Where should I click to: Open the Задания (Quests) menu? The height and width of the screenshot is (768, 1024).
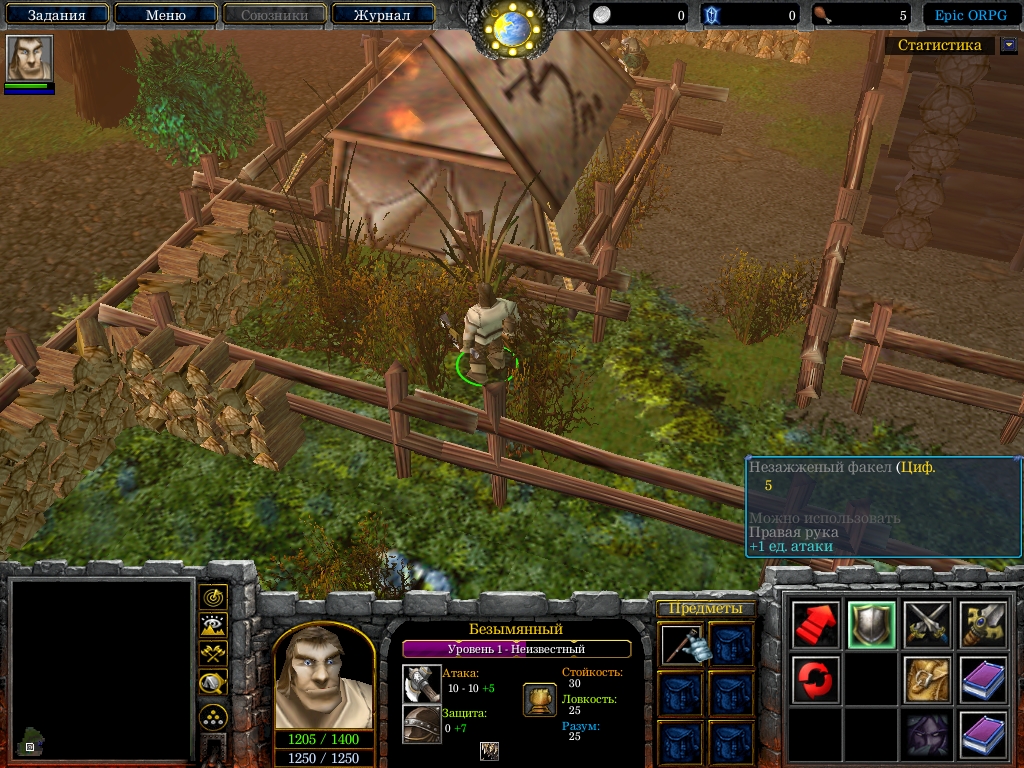point(56,15)
